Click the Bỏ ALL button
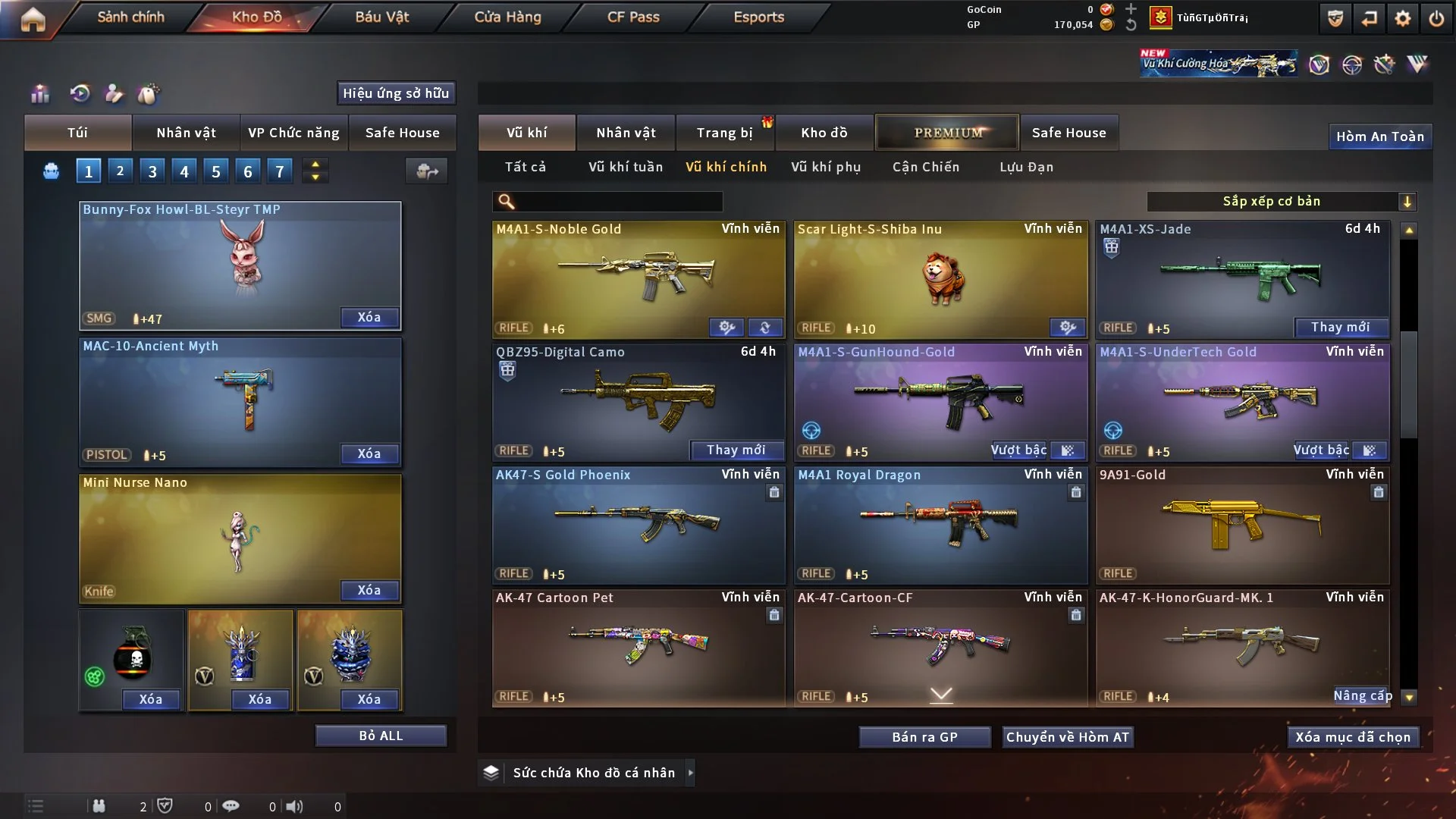Screen dimensions: 1456x819 tap(381, 736)
